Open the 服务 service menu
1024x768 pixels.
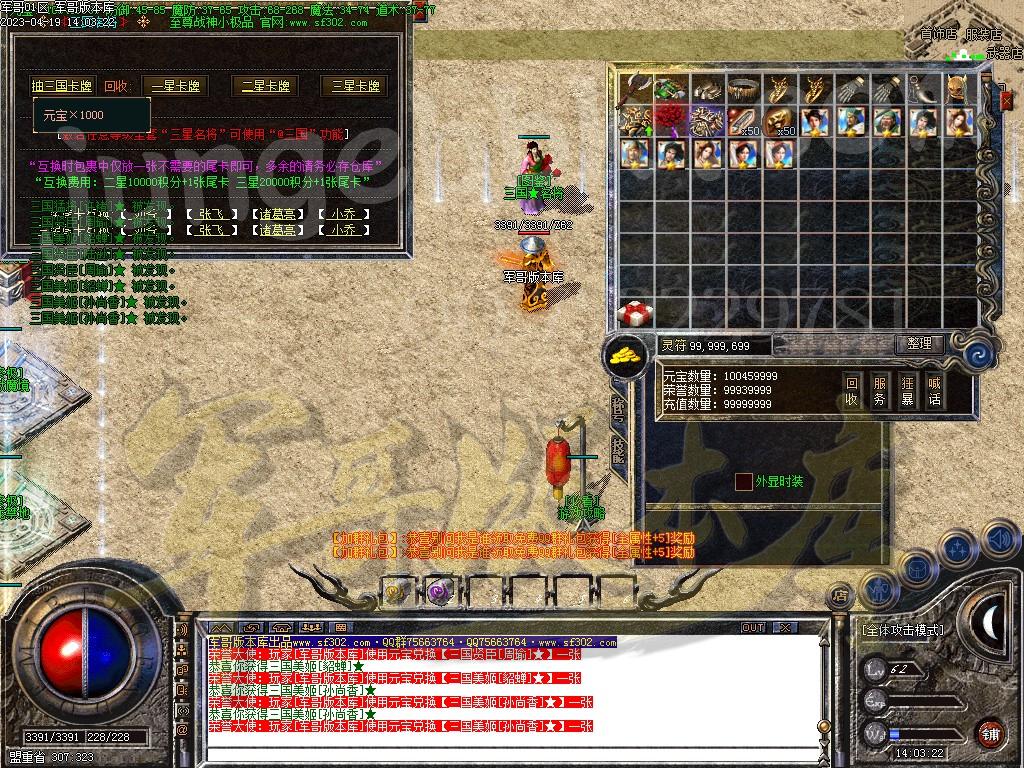879,390
